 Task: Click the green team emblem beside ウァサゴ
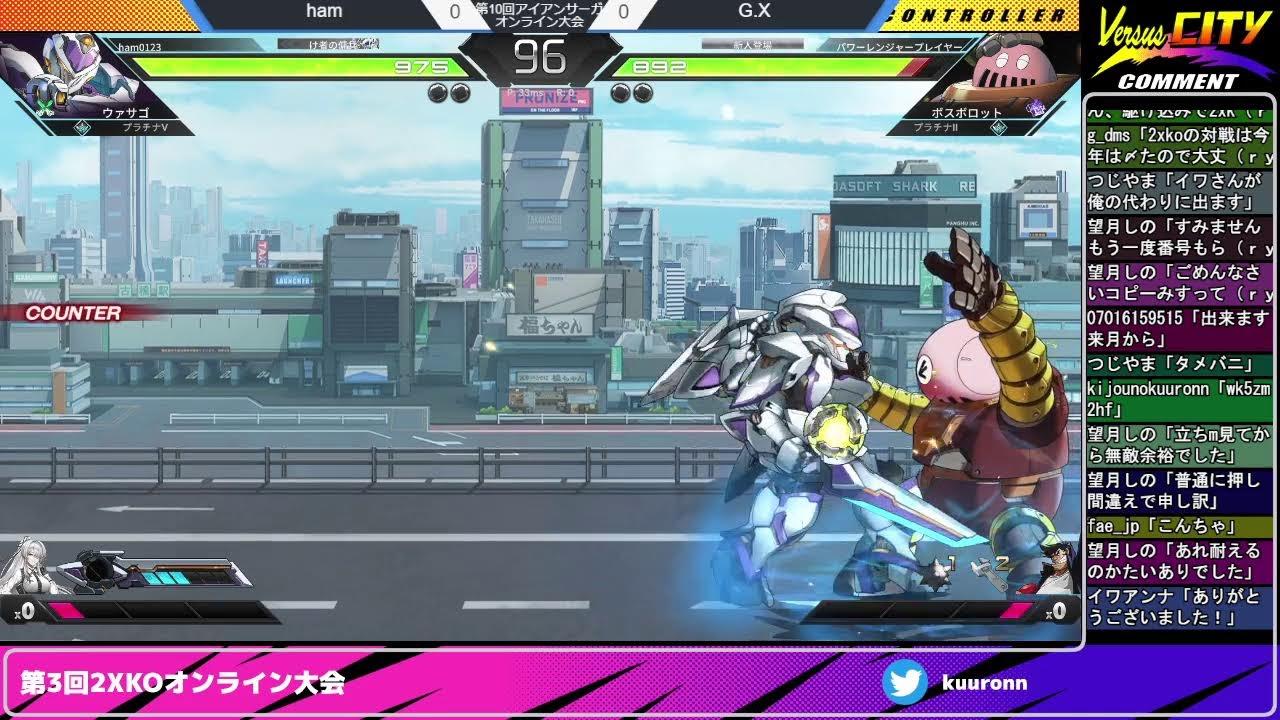click(x=46, y=105)
